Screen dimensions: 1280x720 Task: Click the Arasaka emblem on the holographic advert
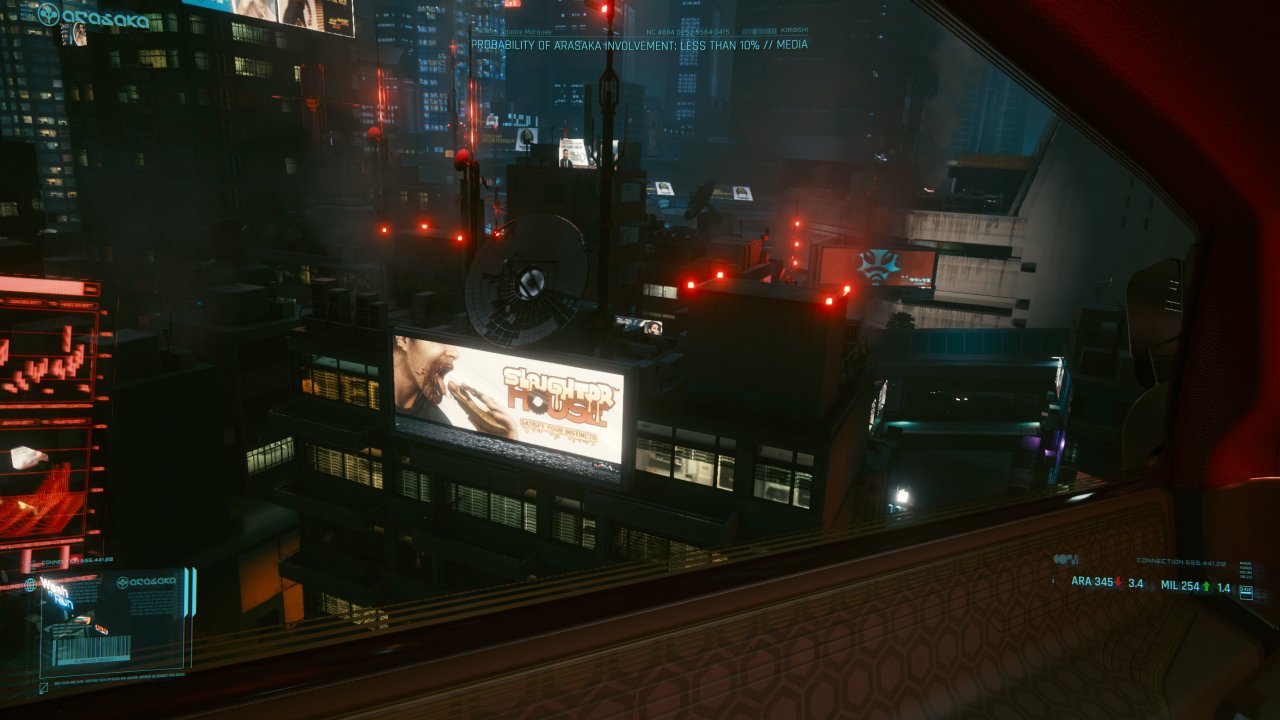[x=123, y=583]
